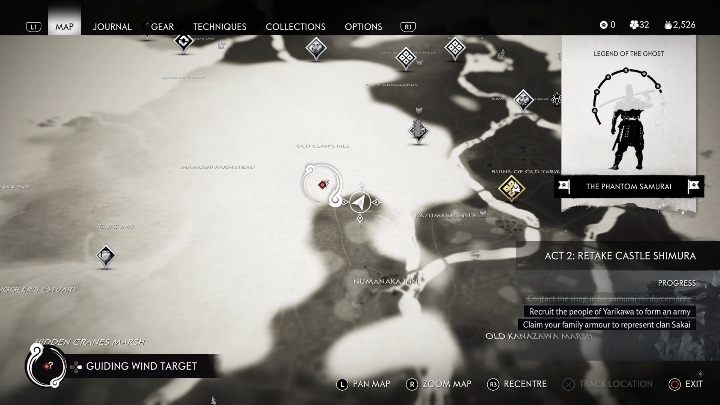This screenshot has height=405, width=720.
Task: Click the player arrow marker on the map
Action: coord(359,203)
